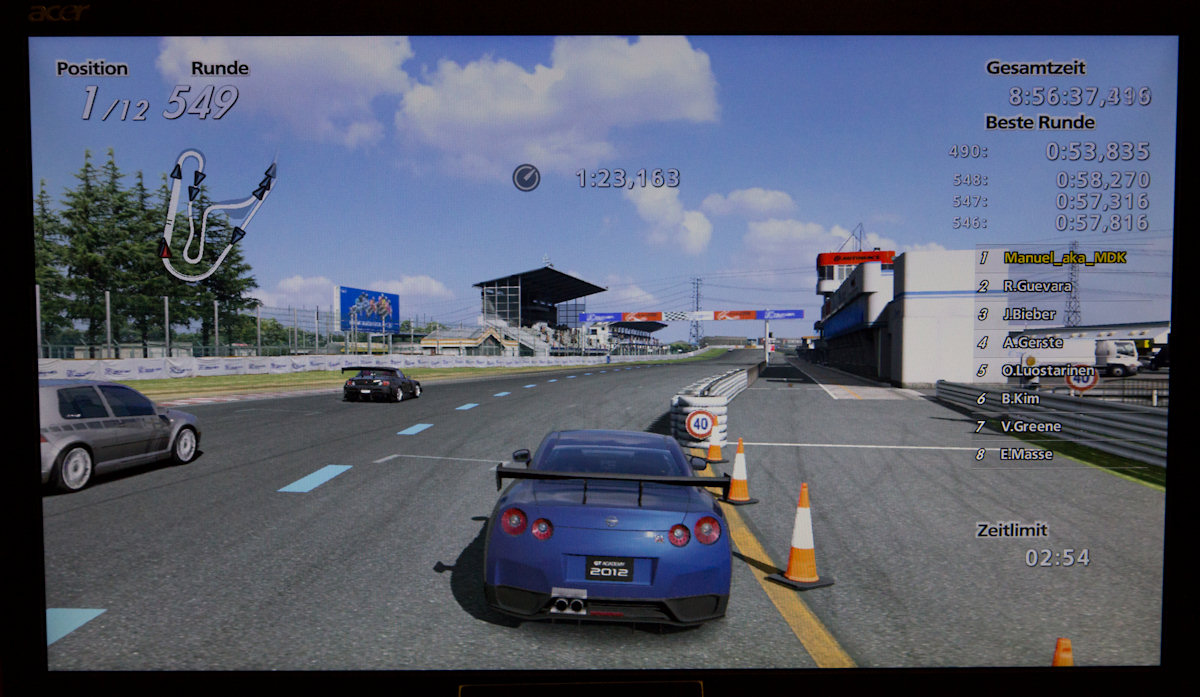Click the track layout minimap
Image resolution: width=1200 pixels, height=697 pixels.
tap(215, 215)
